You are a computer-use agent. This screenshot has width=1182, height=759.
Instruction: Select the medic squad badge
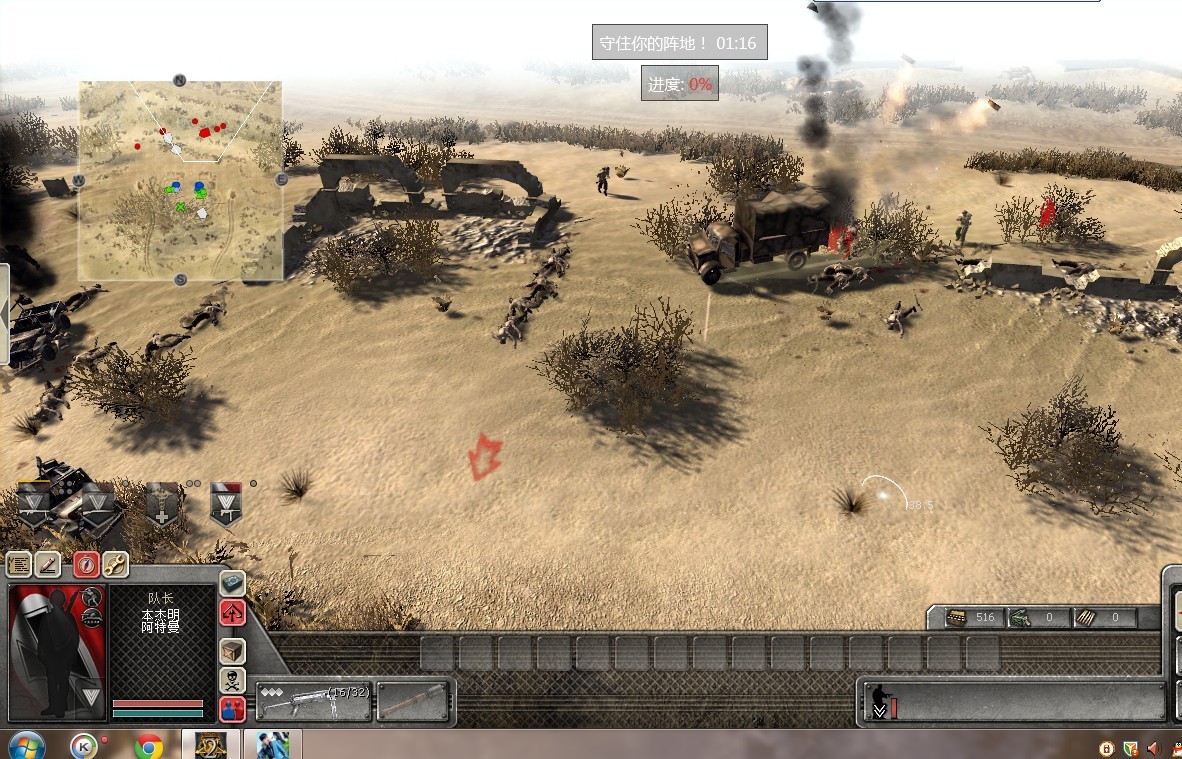(163, 503)
